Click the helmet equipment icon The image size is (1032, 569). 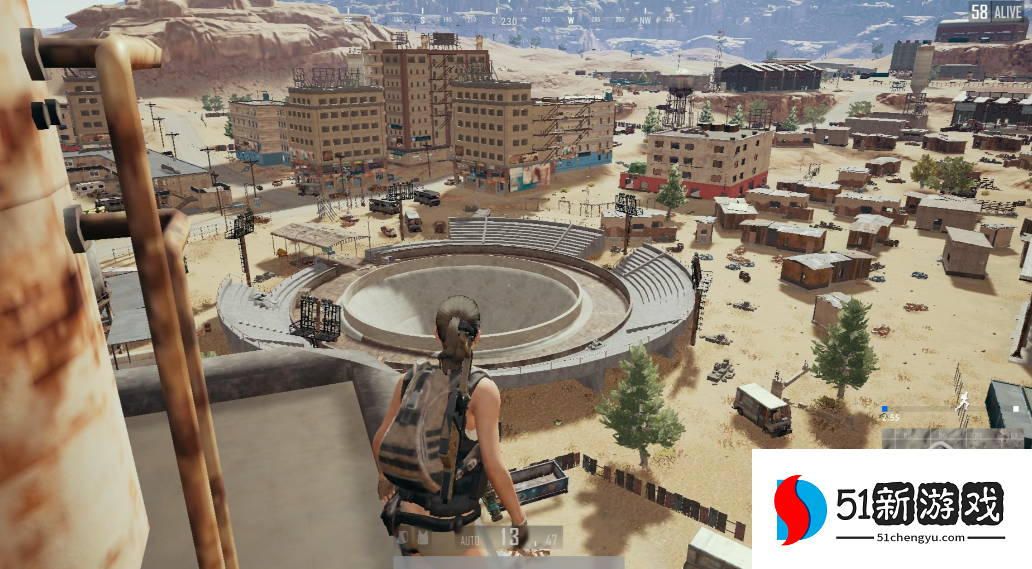pos(403,540)
